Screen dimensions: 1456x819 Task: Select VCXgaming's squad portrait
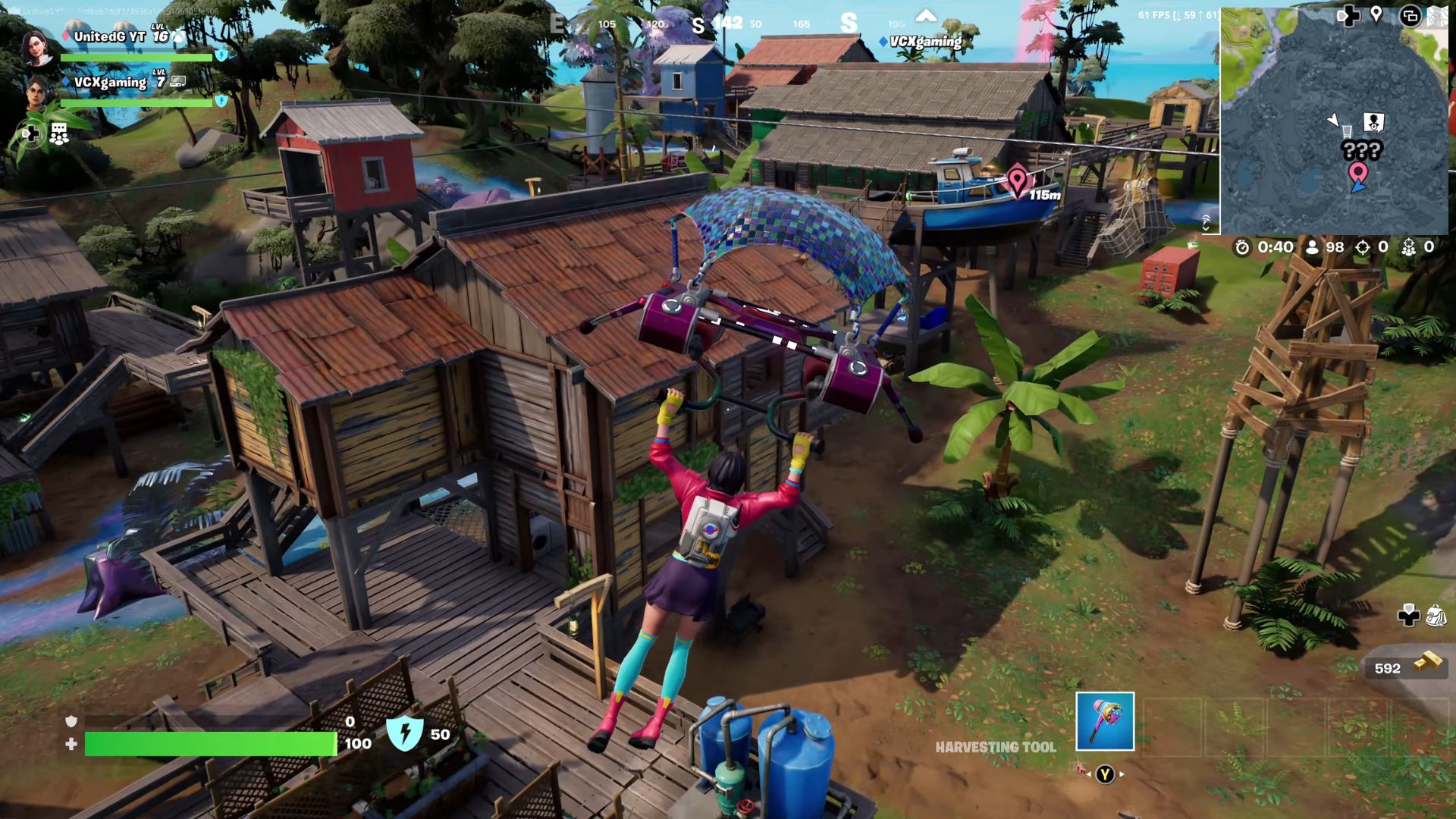coord(36,93)
